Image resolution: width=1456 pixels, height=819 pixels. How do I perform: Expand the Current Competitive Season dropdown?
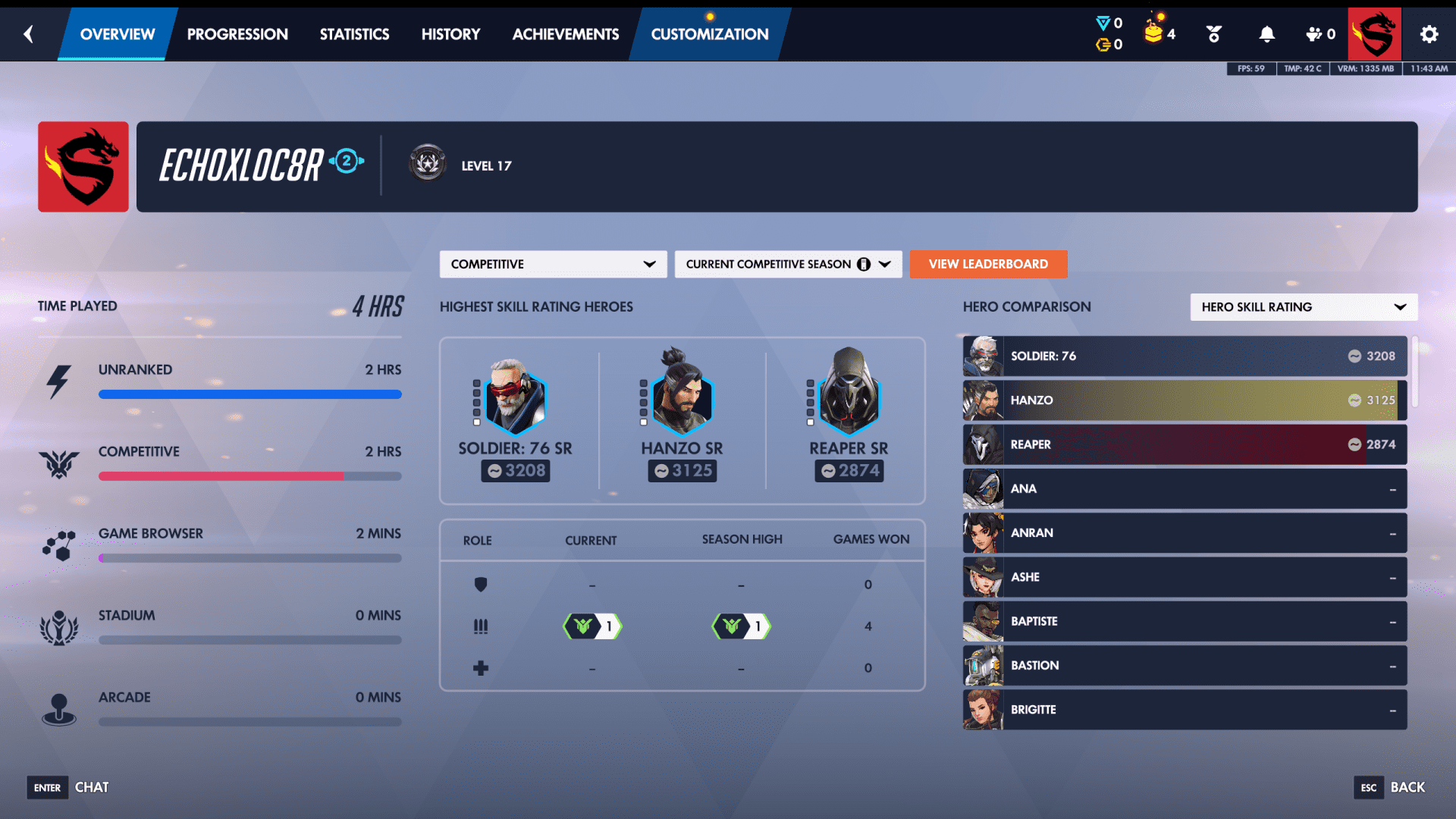(x=788, y=264)
